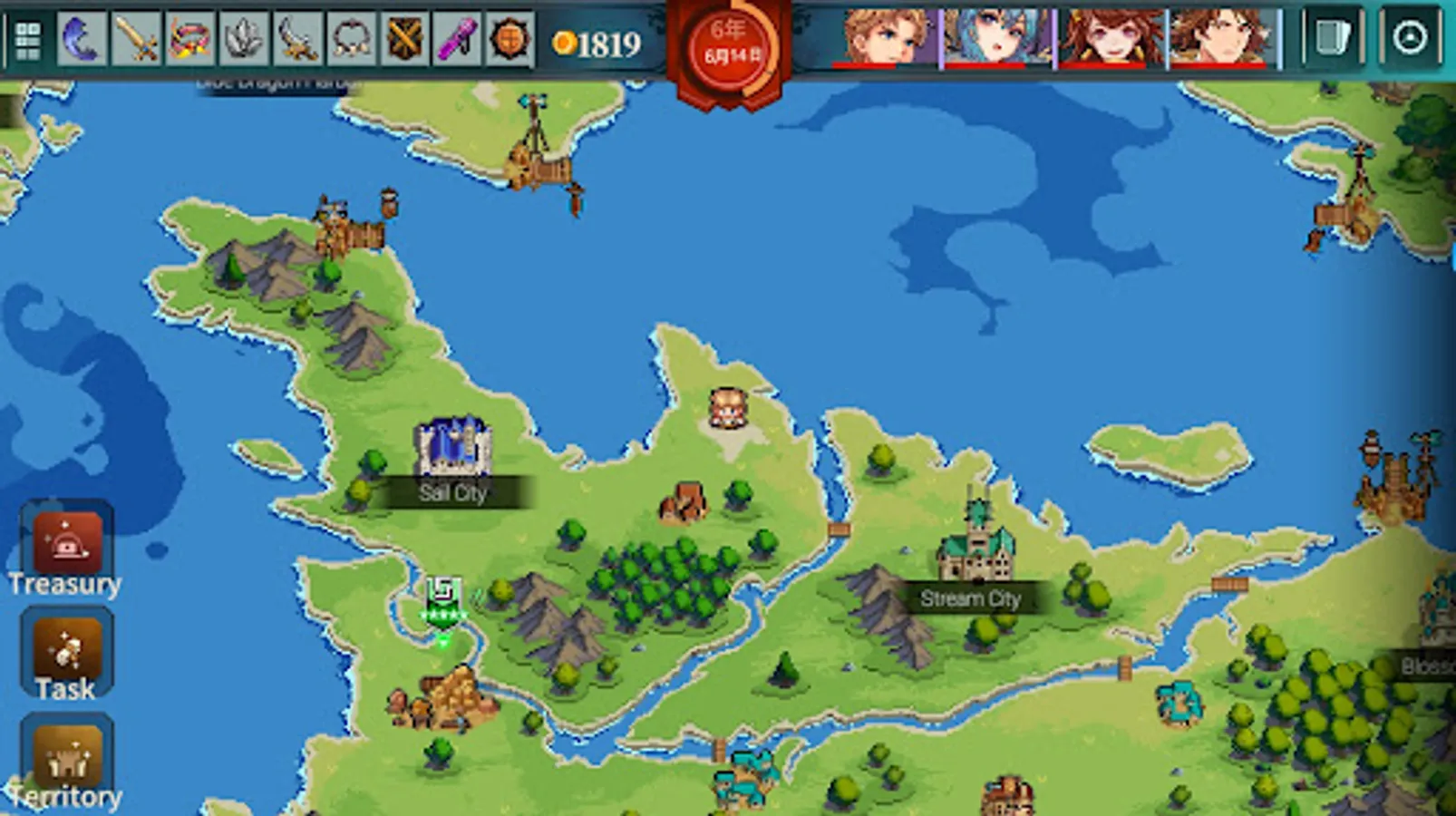The height and width of the screenshot is (816, 1456).
Task: Click the Sail City label on the map
Action: click(x=452, y=492)
